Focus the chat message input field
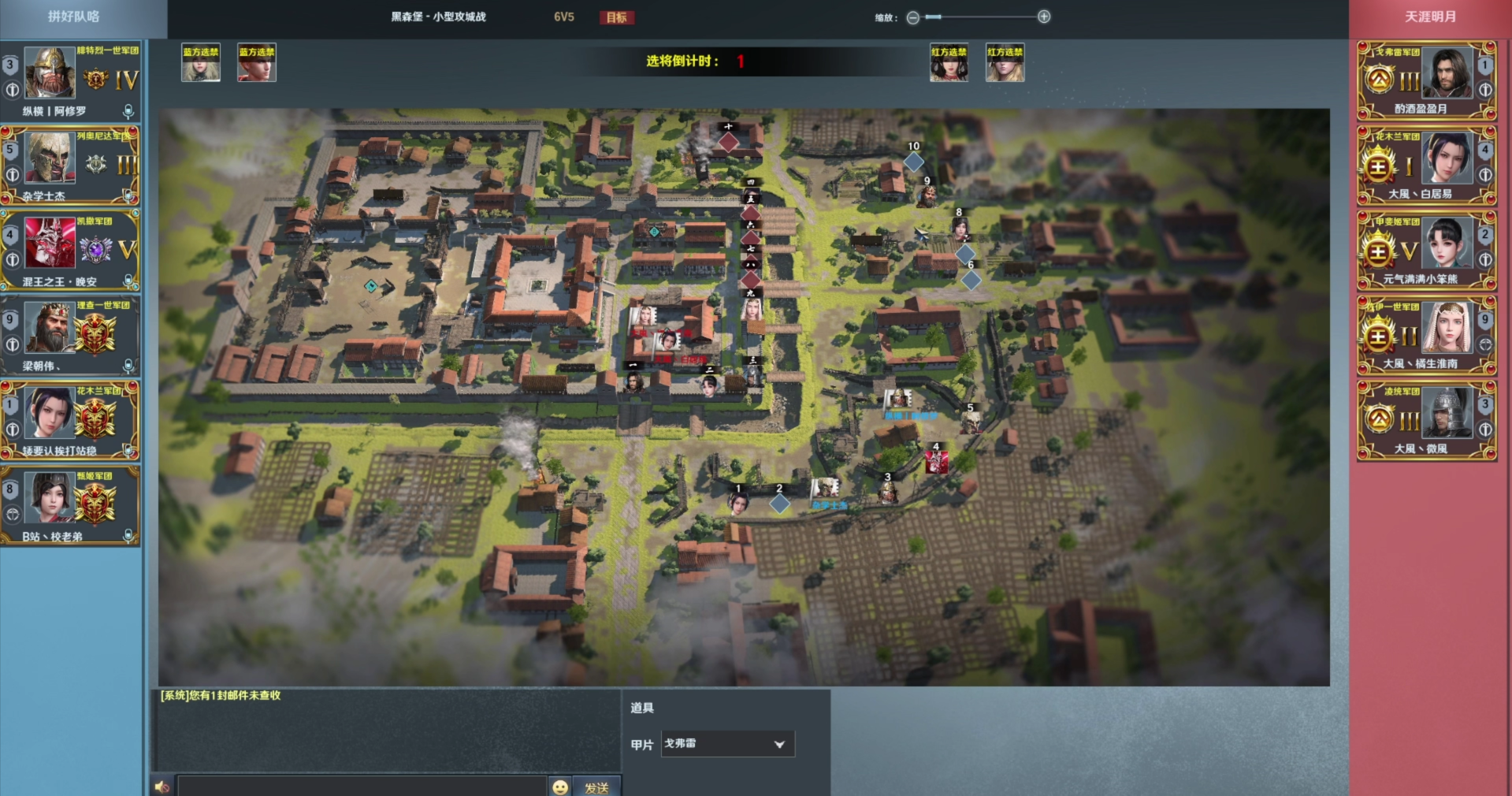Viewport: 1512px width, 796px height. click(362, 787)
